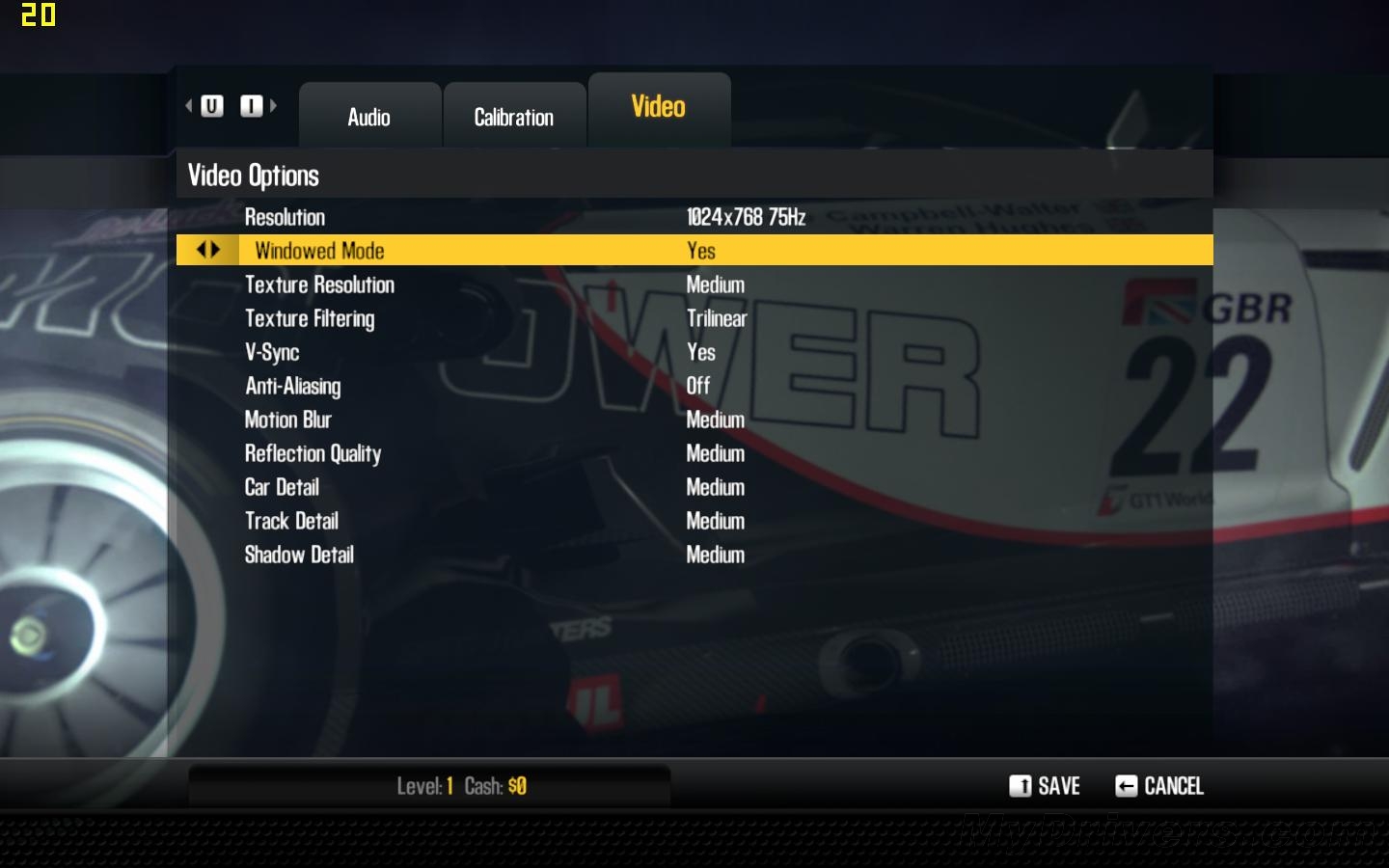
Task: Cancel the video options changes
Action: 1159,786
